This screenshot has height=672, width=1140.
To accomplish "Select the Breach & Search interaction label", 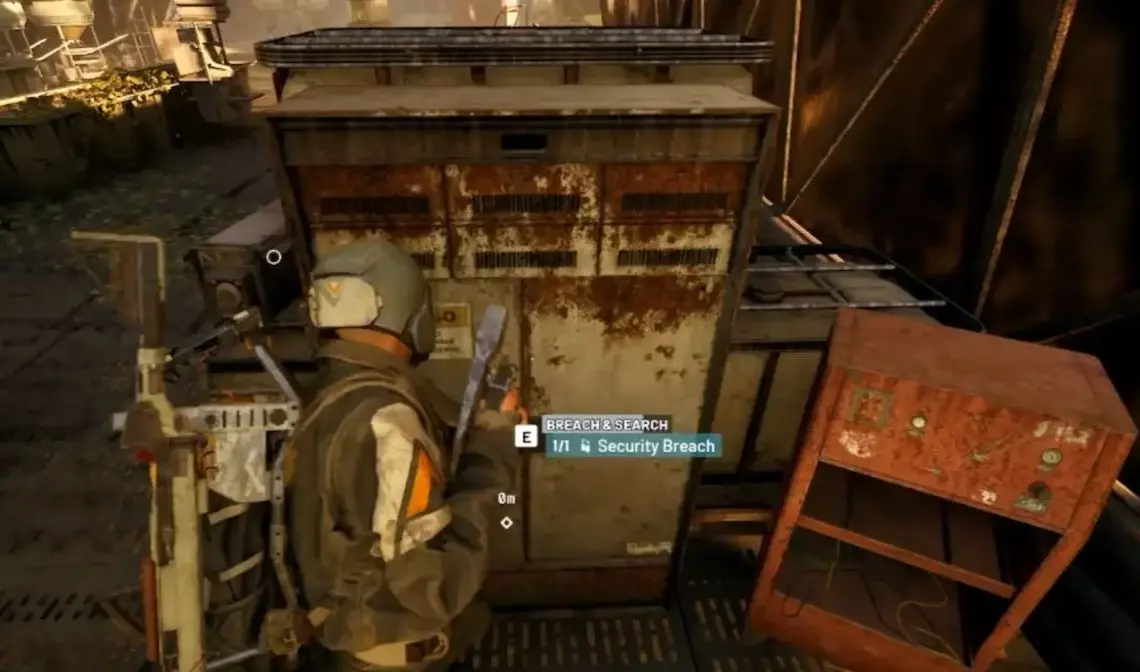I will [x=606, y=424].
